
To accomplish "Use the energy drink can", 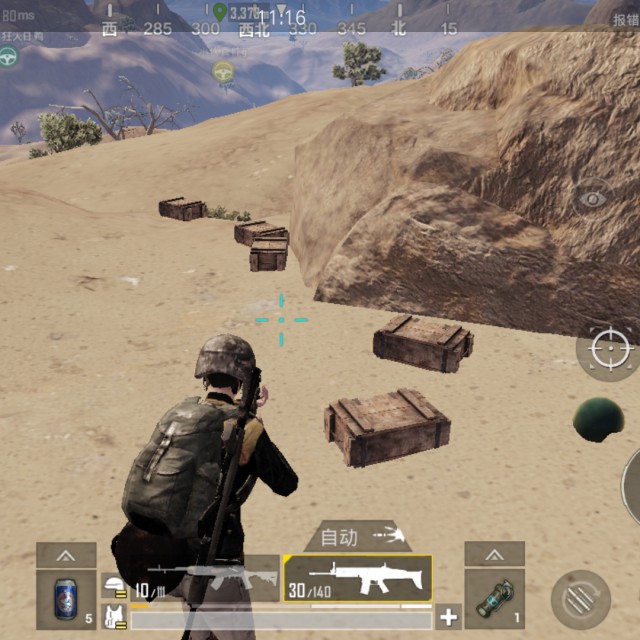I will coord(66,600).
